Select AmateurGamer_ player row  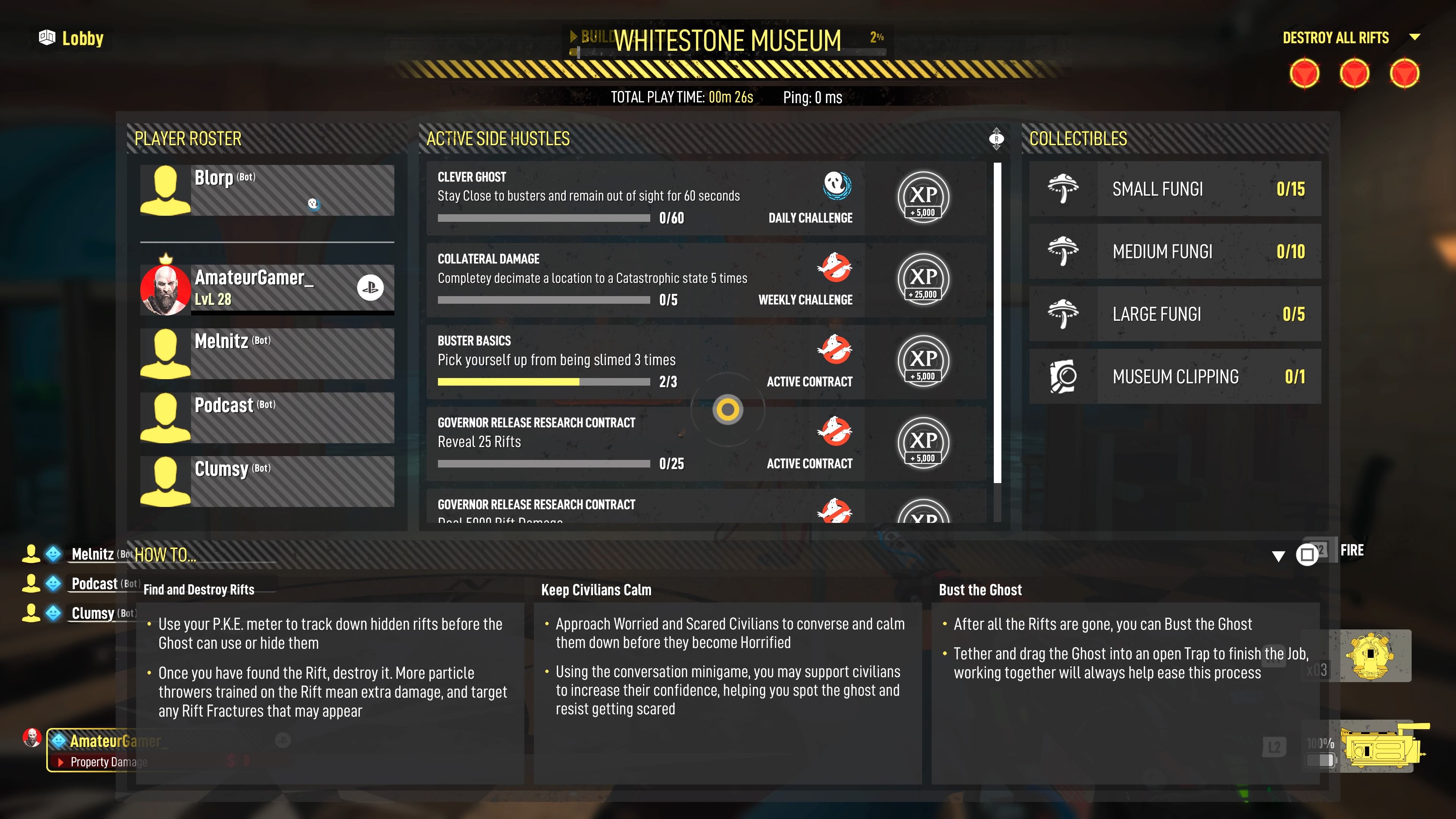pos(267,288)
